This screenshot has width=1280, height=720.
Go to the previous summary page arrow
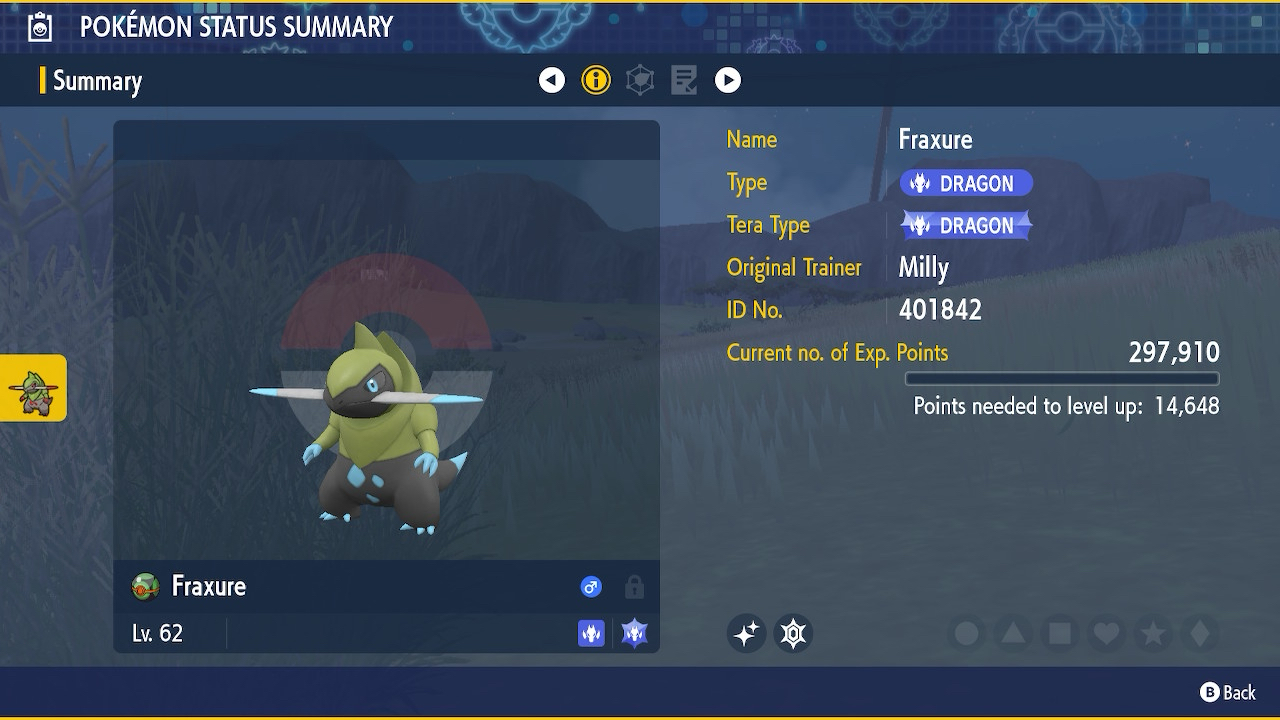[552, 80]
